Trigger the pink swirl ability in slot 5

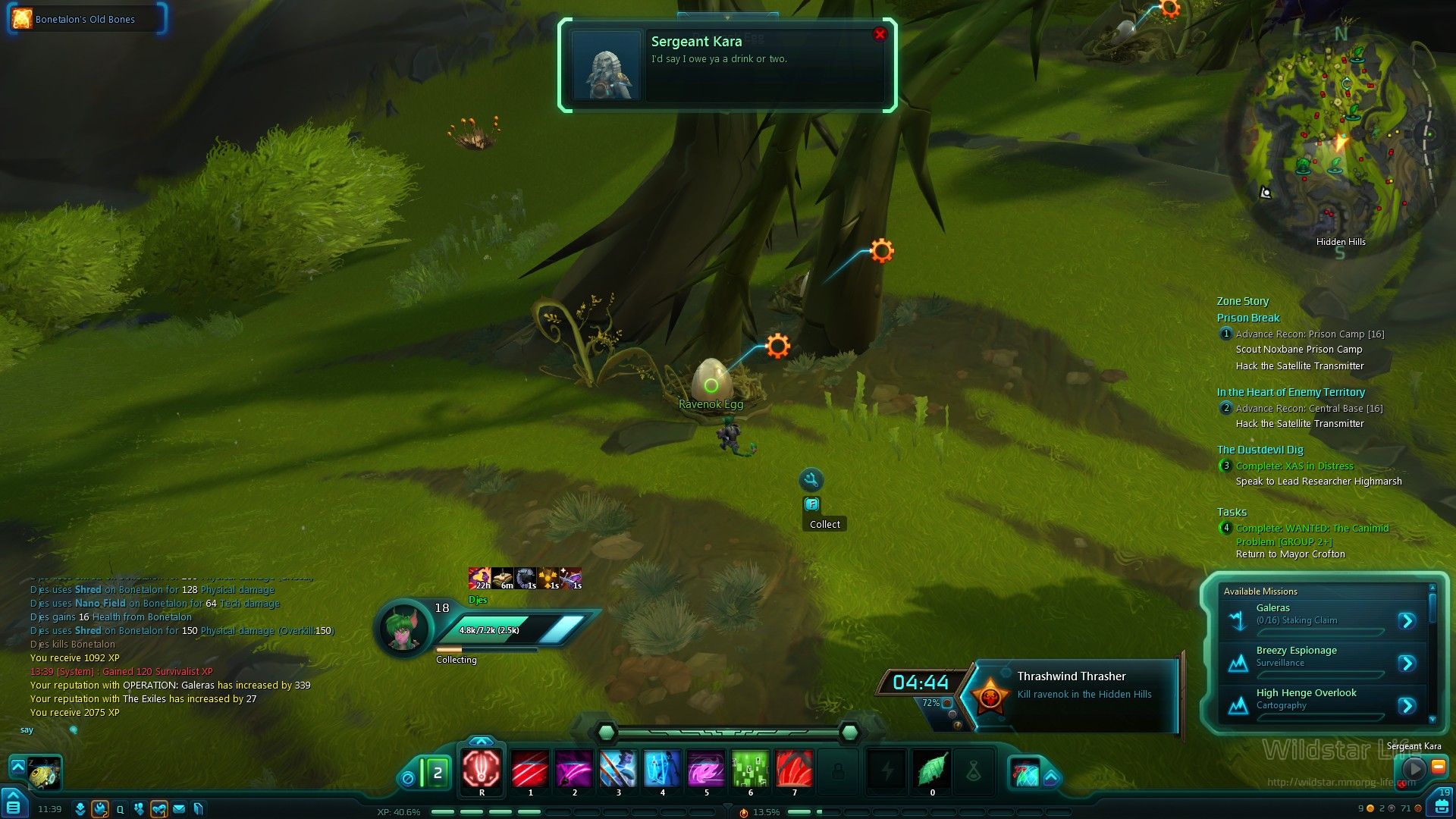[x=706, y=769]
